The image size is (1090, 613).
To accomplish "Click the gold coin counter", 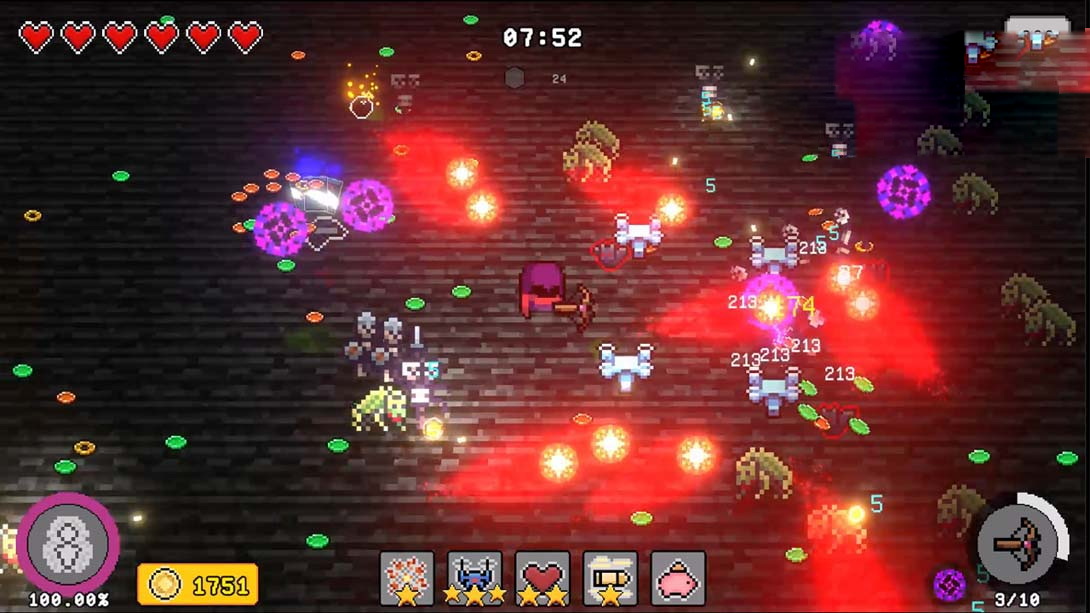I will pos(198,584).
